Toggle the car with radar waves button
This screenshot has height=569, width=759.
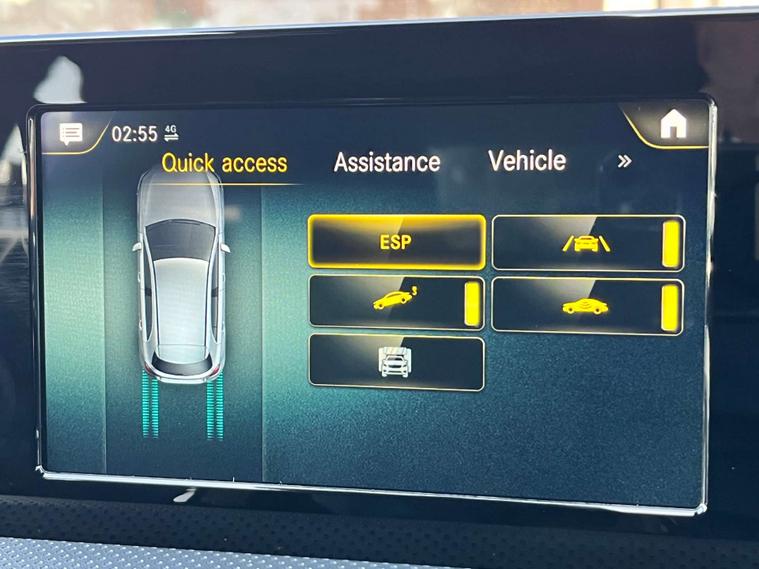587,306
